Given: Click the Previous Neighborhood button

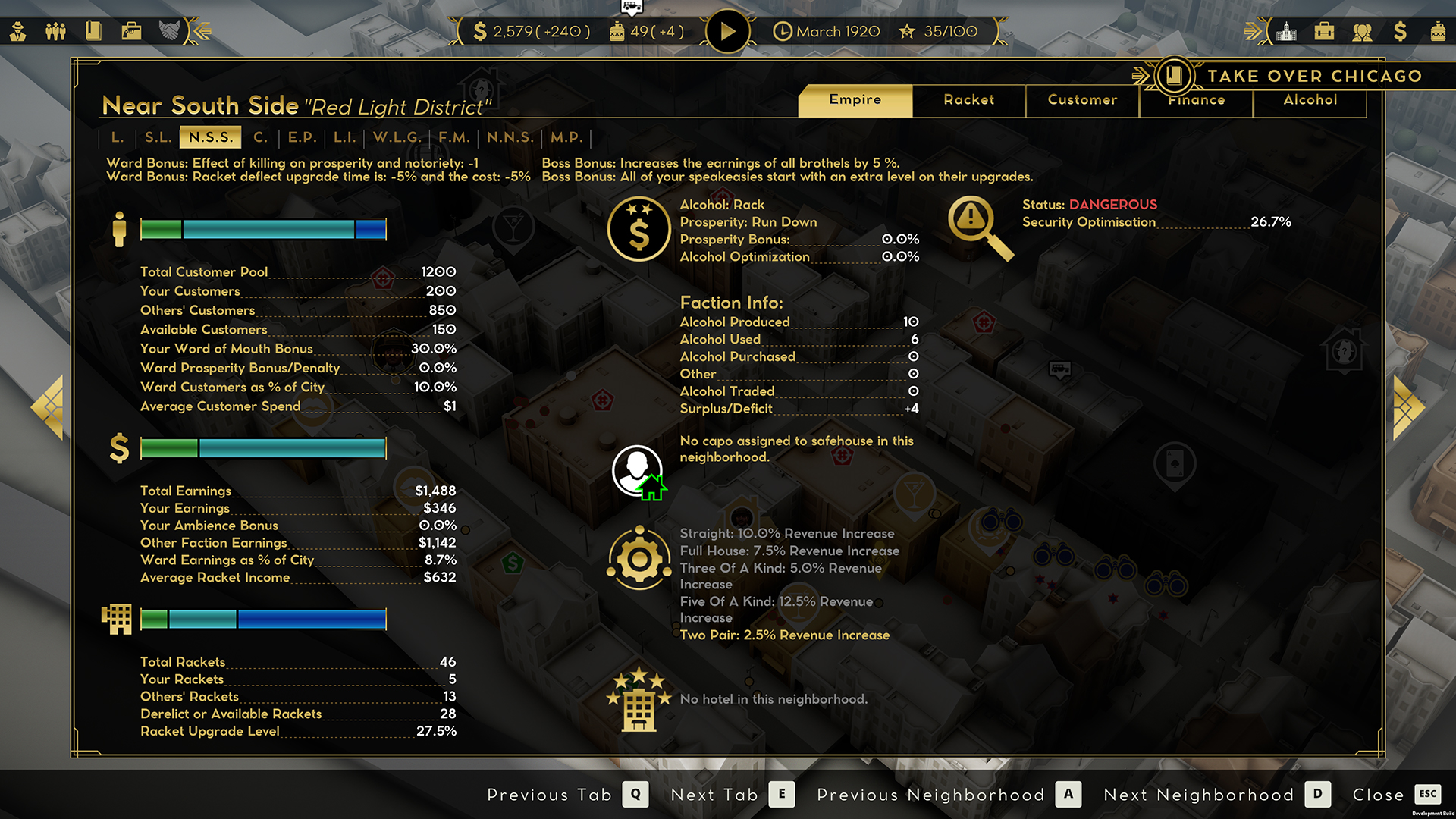Looking at the screenshot, I should tap(930, 795).
